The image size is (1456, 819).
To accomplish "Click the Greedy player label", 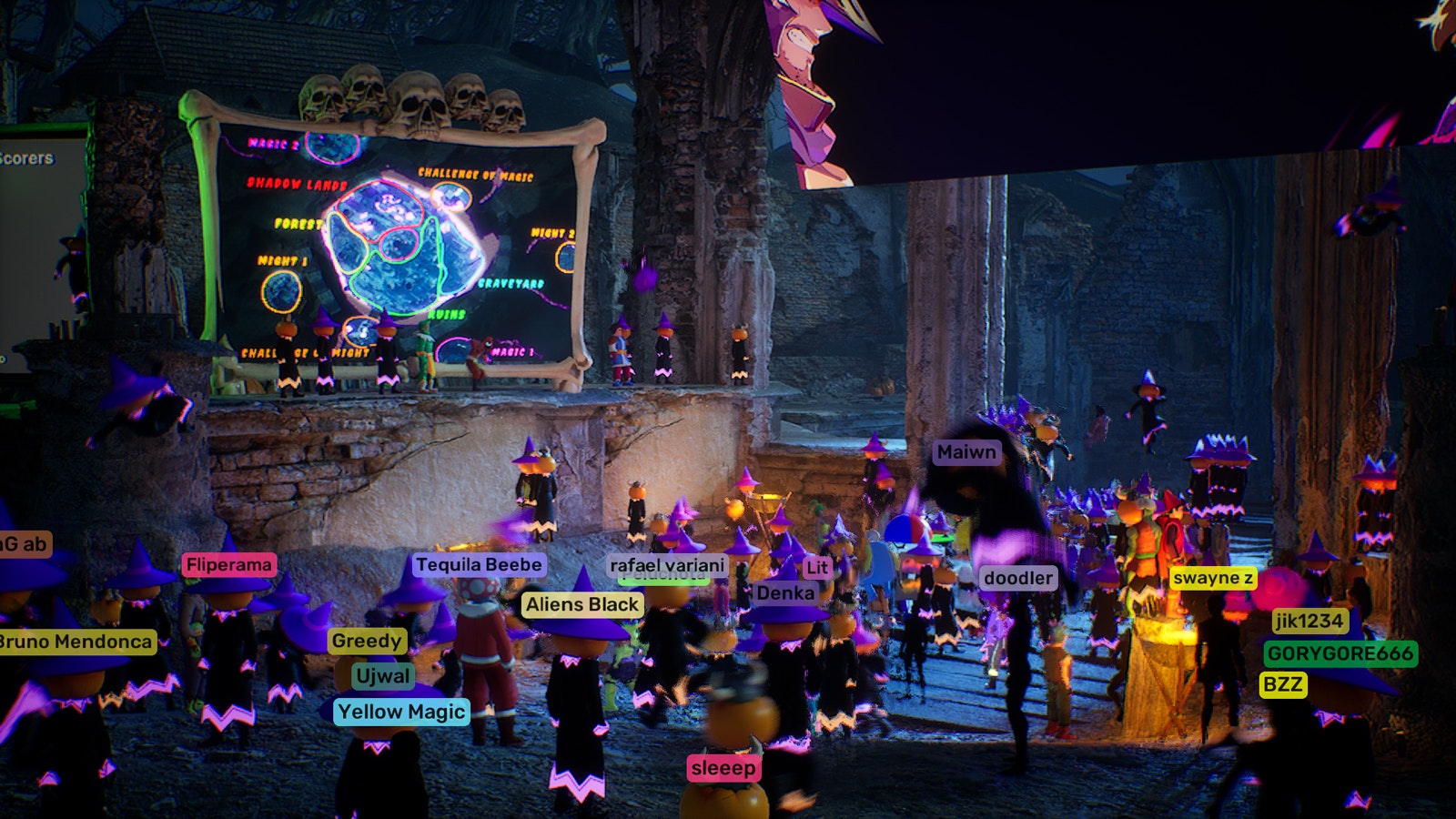I will (x=367, y=641).
